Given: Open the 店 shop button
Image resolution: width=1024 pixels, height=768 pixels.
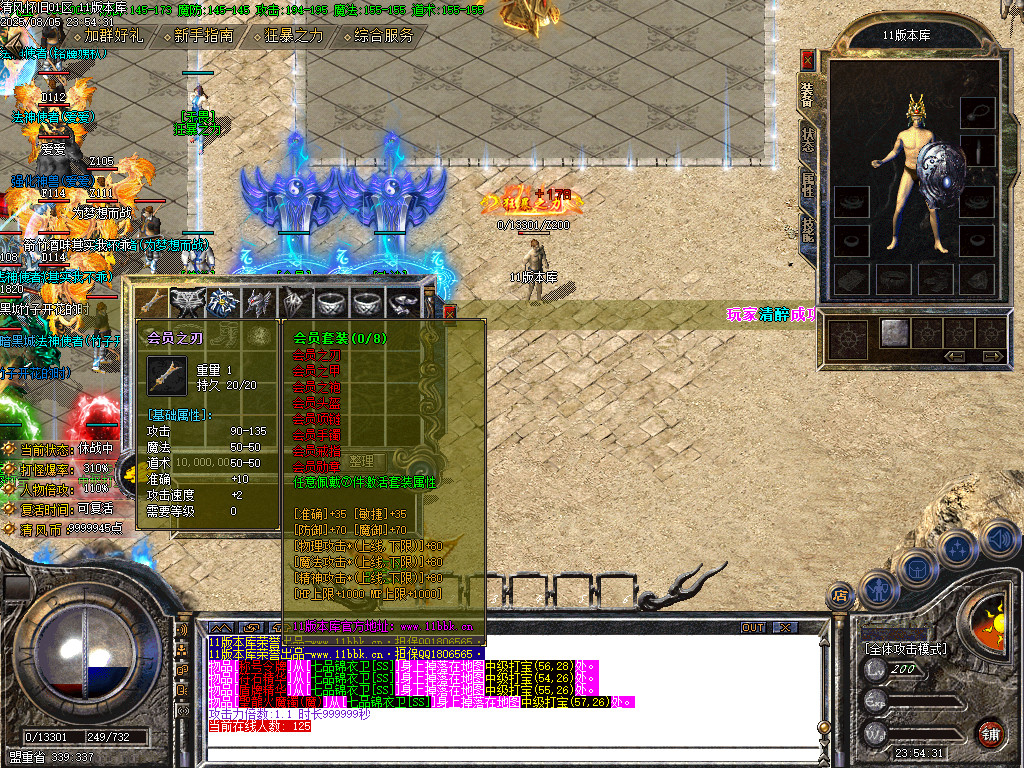Looking at the screenshot, I should (840, 597).
